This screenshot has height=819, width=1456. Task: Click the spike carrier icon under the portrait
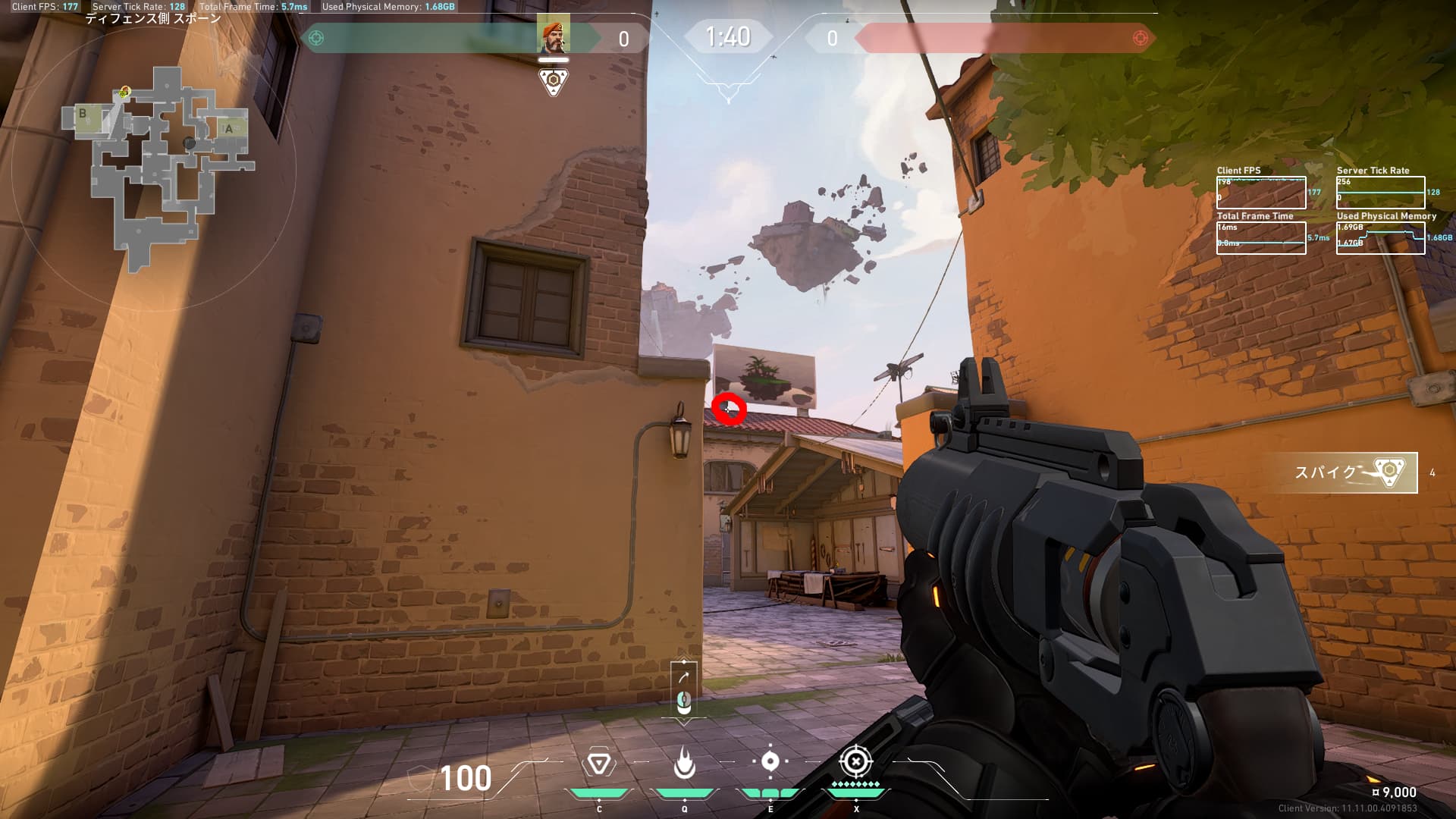point(554,81)
